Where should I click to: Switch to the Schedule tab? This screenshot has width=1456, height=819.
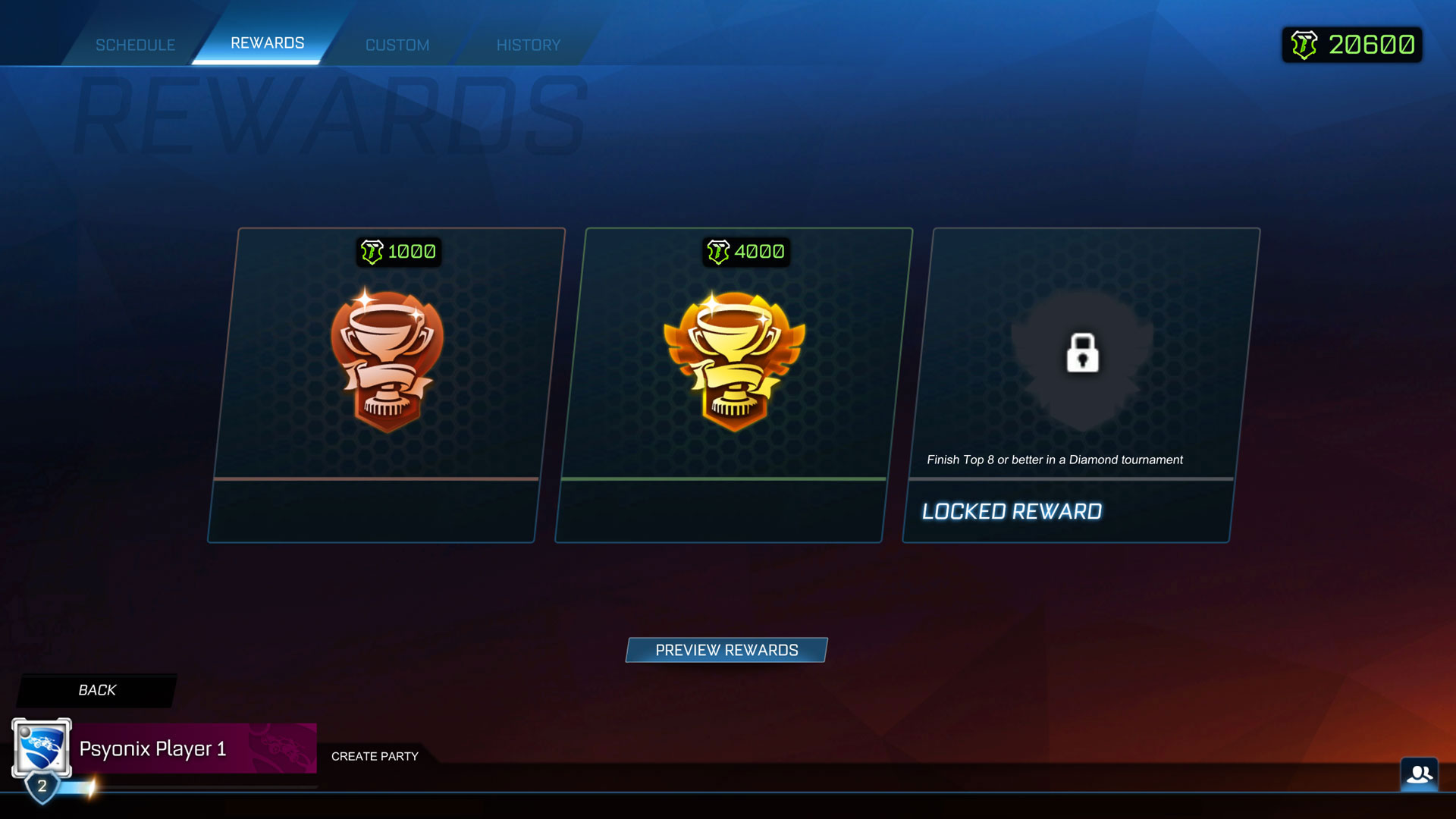pyautogui.click(x=135, y=44)
